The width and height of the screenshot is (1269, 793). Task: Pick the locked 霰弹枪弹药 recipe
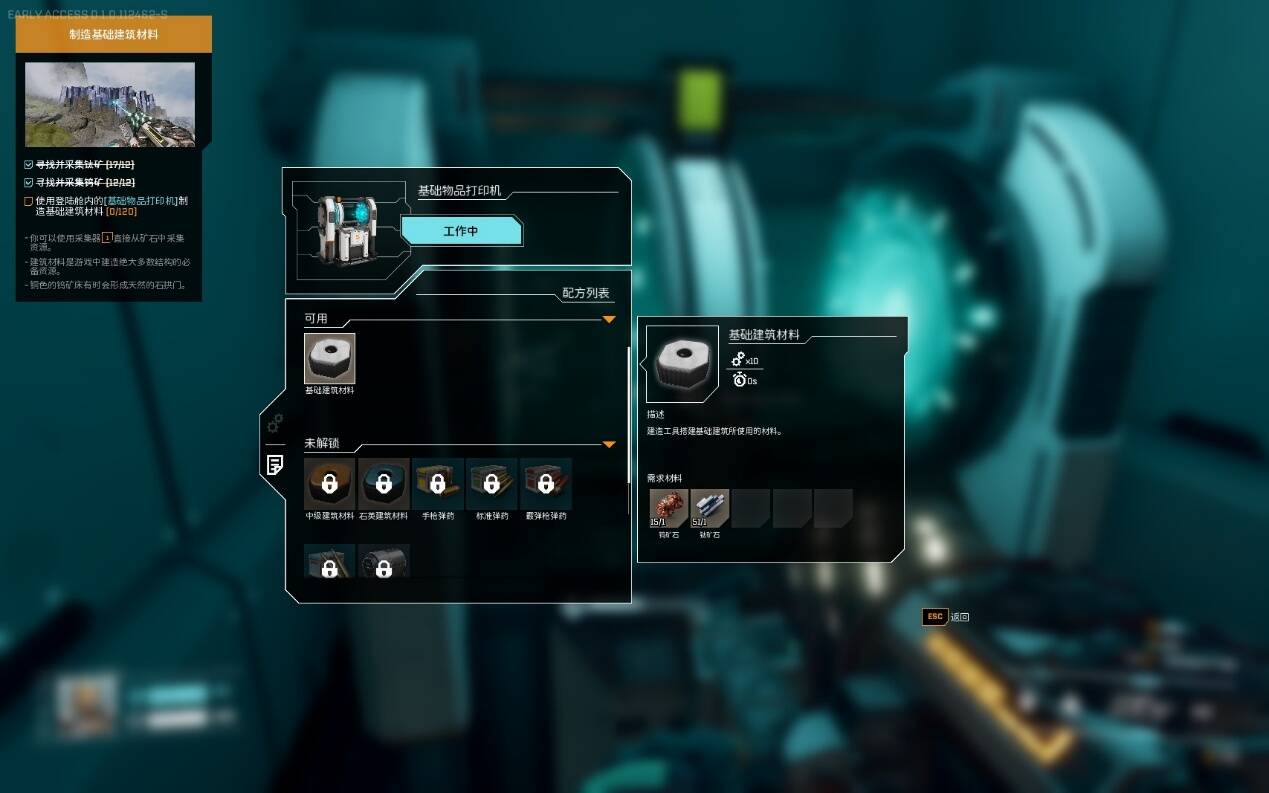(x=545, y=484)
